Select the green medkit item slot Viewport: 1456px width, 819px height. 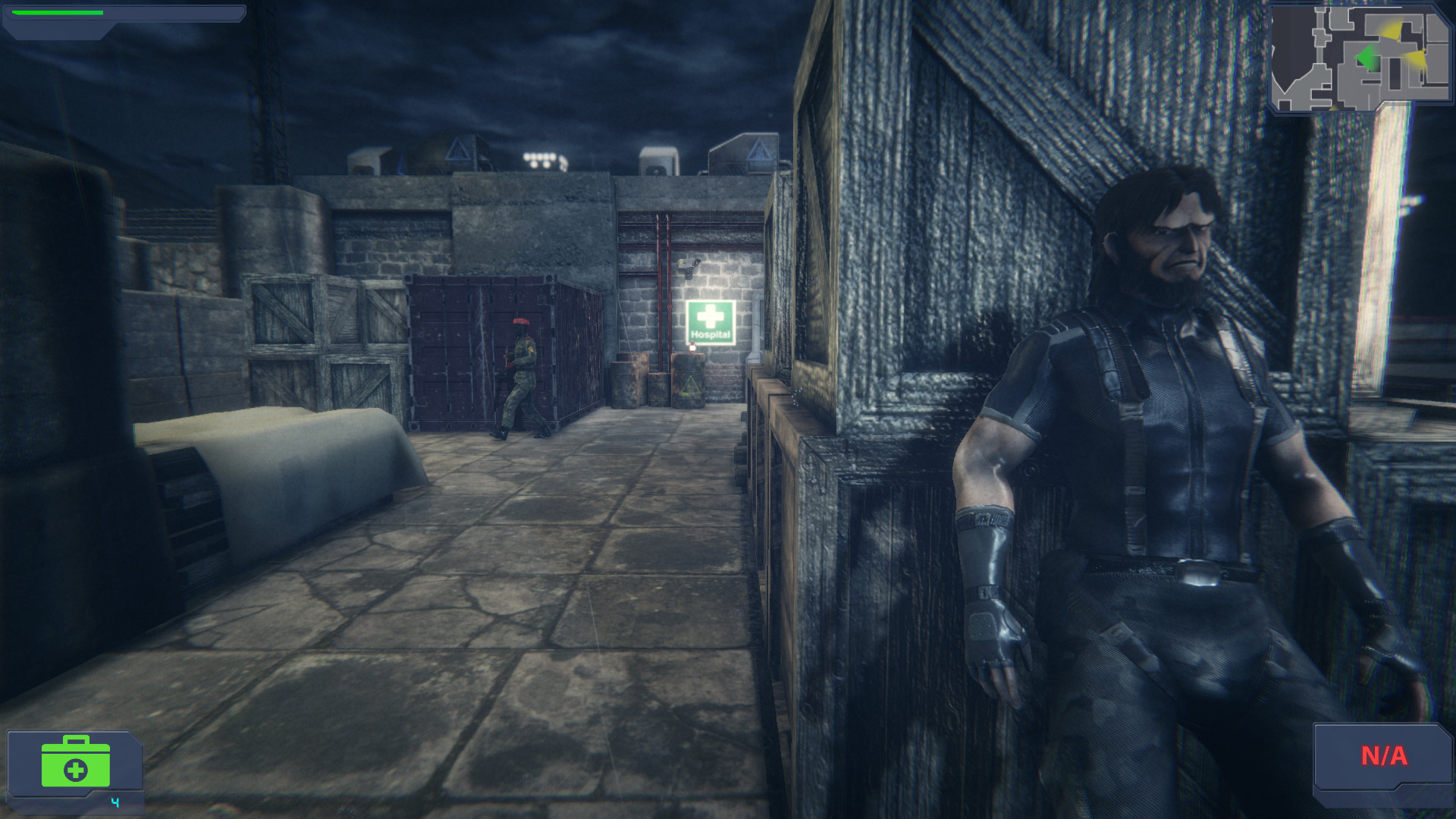coord(75,762)
